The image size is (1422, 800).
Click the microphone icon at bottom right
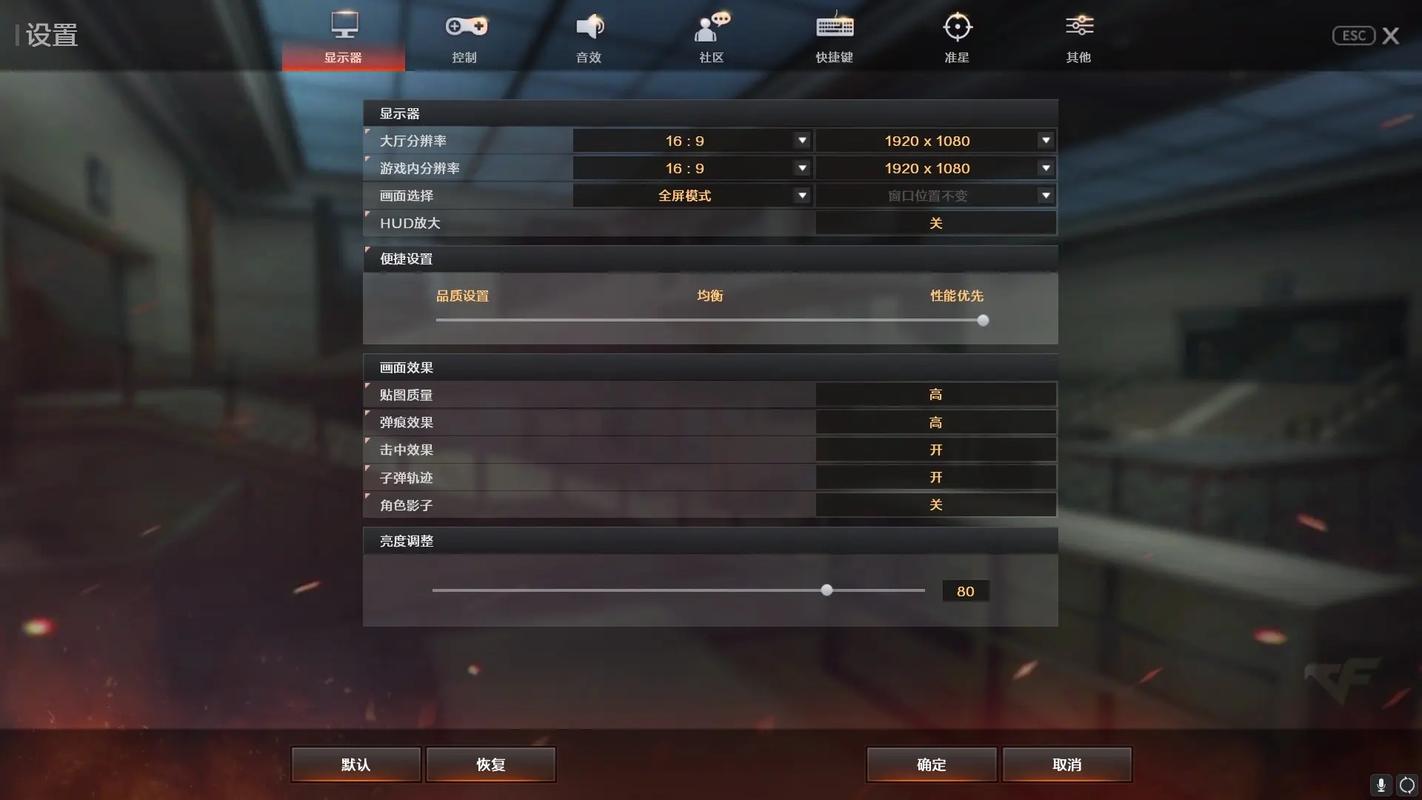[x=1381, y=786]
